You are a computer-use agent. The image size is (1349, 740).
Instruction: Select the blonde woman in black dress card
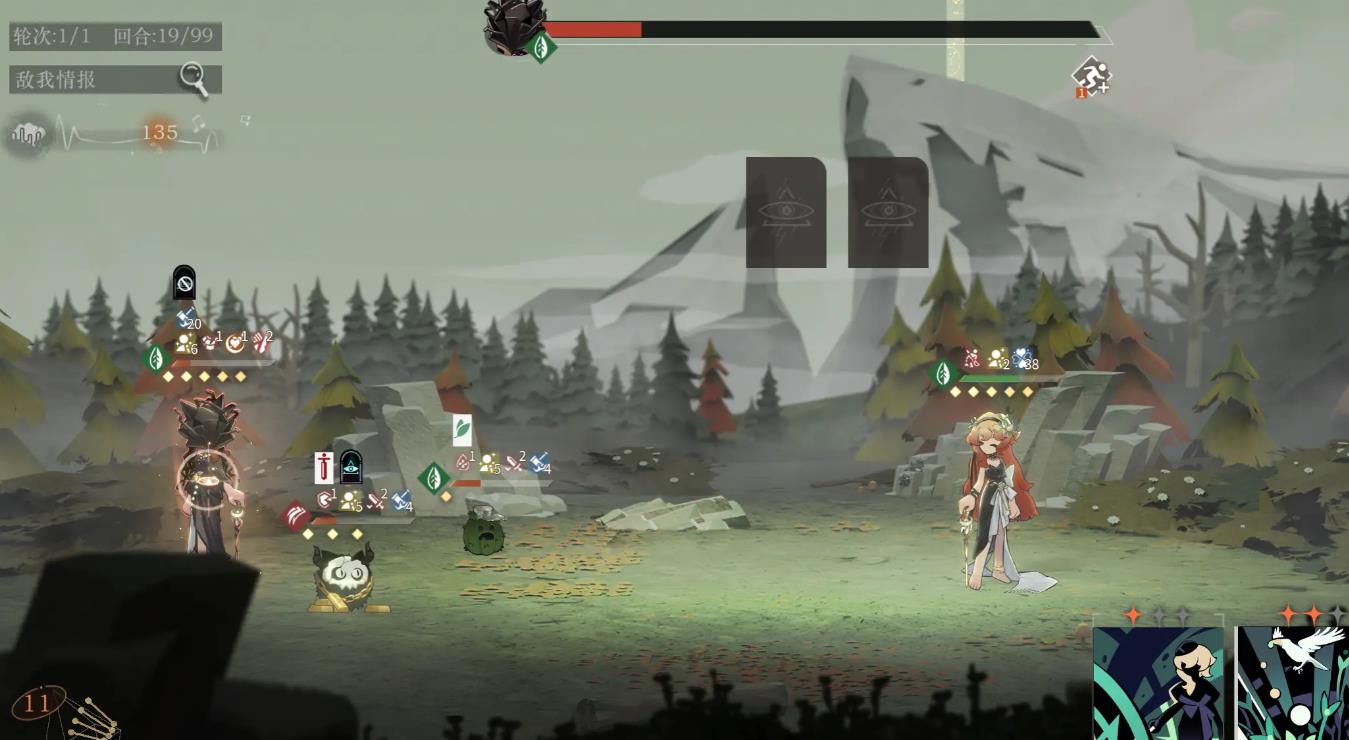[1158, 683]
